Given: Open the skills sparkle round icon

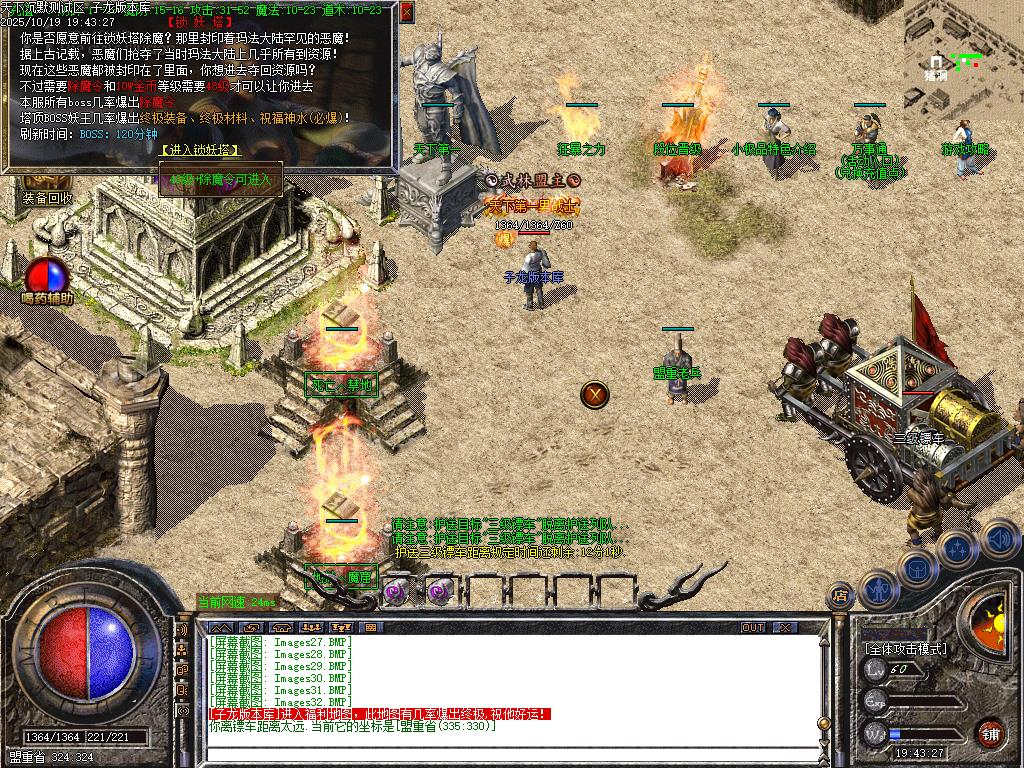Looking at the screenshot, I should 957,548.
